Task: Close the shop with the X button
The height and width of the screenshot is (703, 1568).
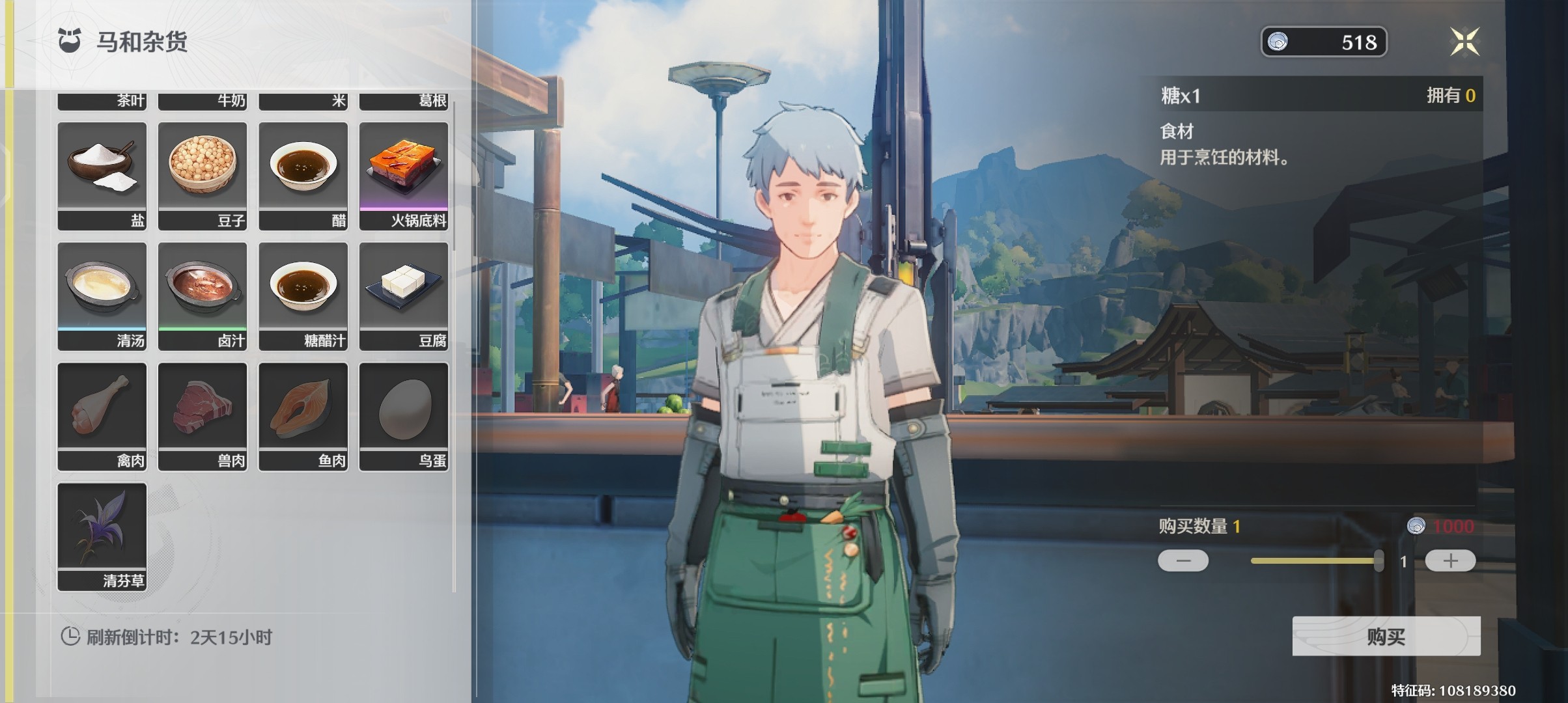Action: [1464, 42]
